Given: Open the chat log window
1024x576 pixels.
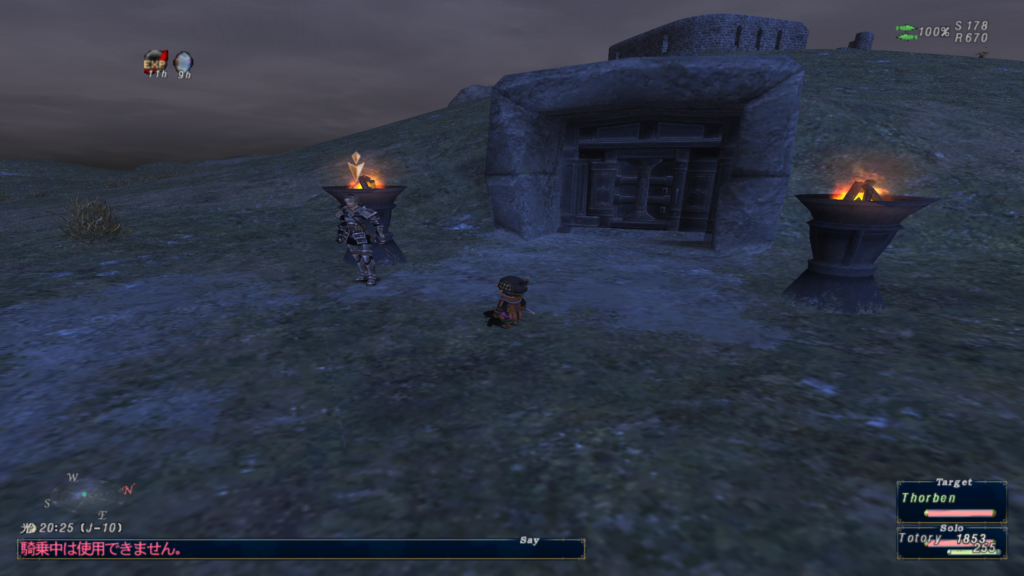Looking at the screenshot, I should coord(300,548).
